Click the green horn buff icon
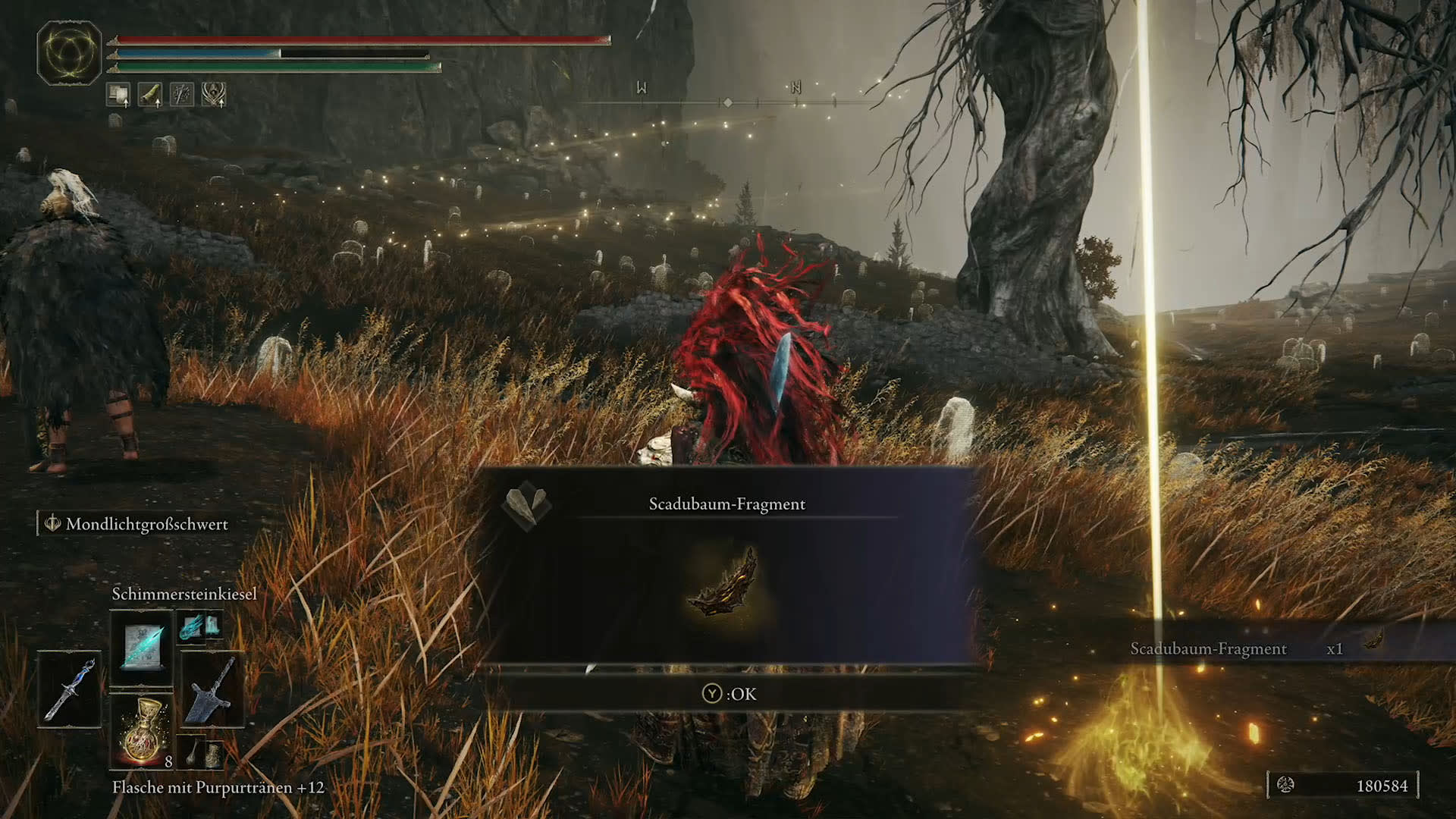Viewport: 1456px width, 819px height. click(150, 95)
